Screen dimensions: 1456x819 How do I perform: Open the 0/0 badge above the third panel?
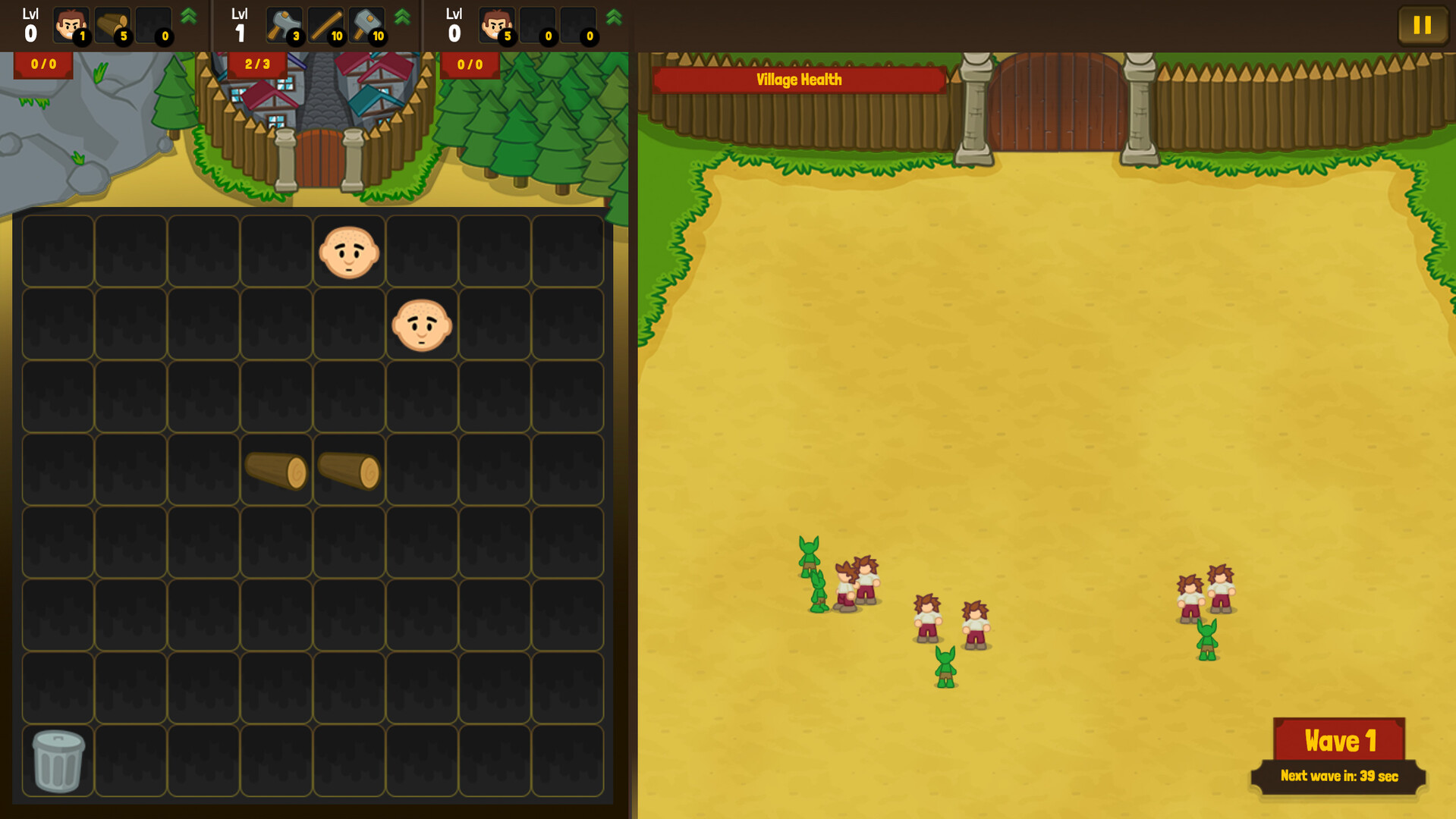point(469,64)
